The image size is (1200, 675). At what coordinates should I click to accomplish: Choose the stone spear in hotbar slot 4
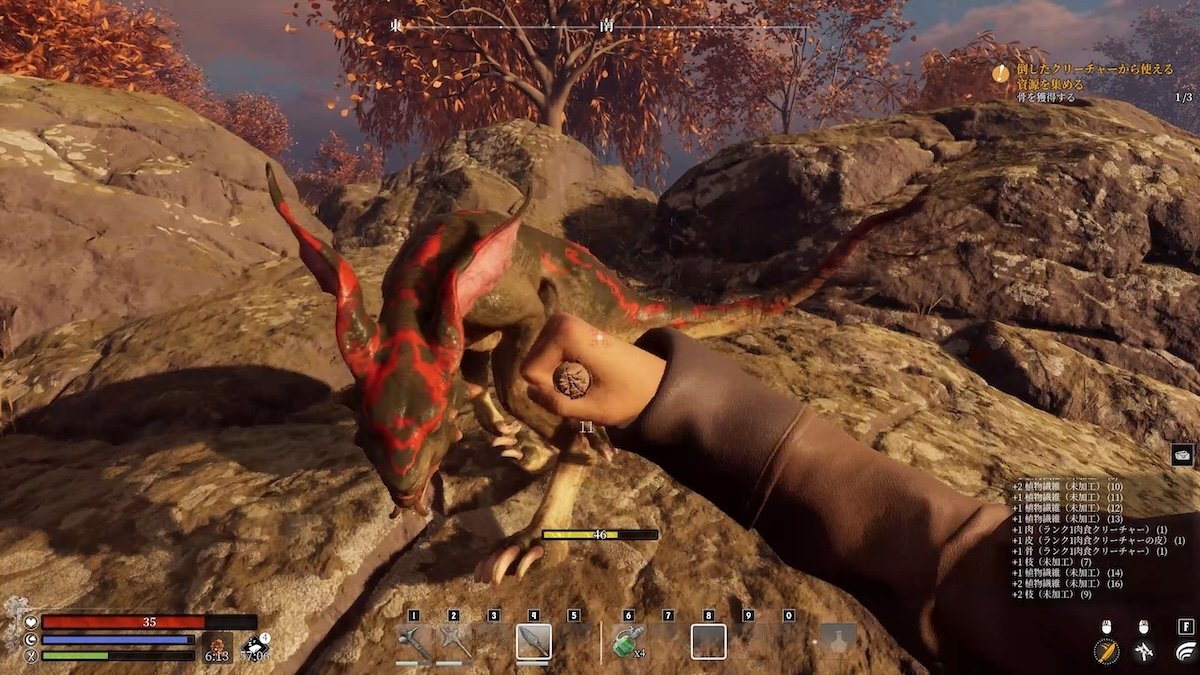[533, 641]
